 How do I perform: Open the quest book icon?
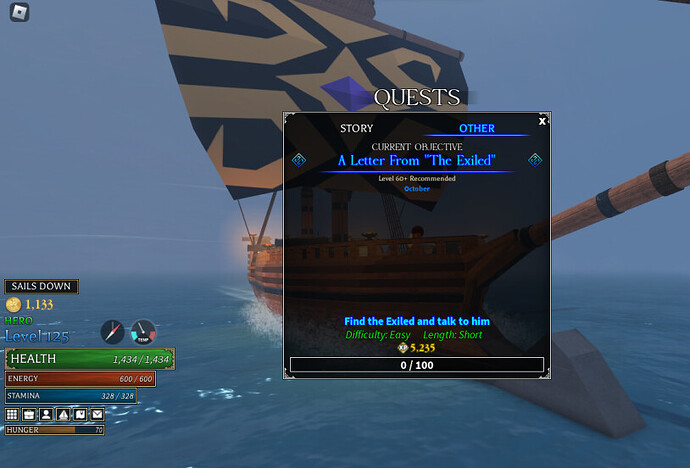tap(80, 414)
